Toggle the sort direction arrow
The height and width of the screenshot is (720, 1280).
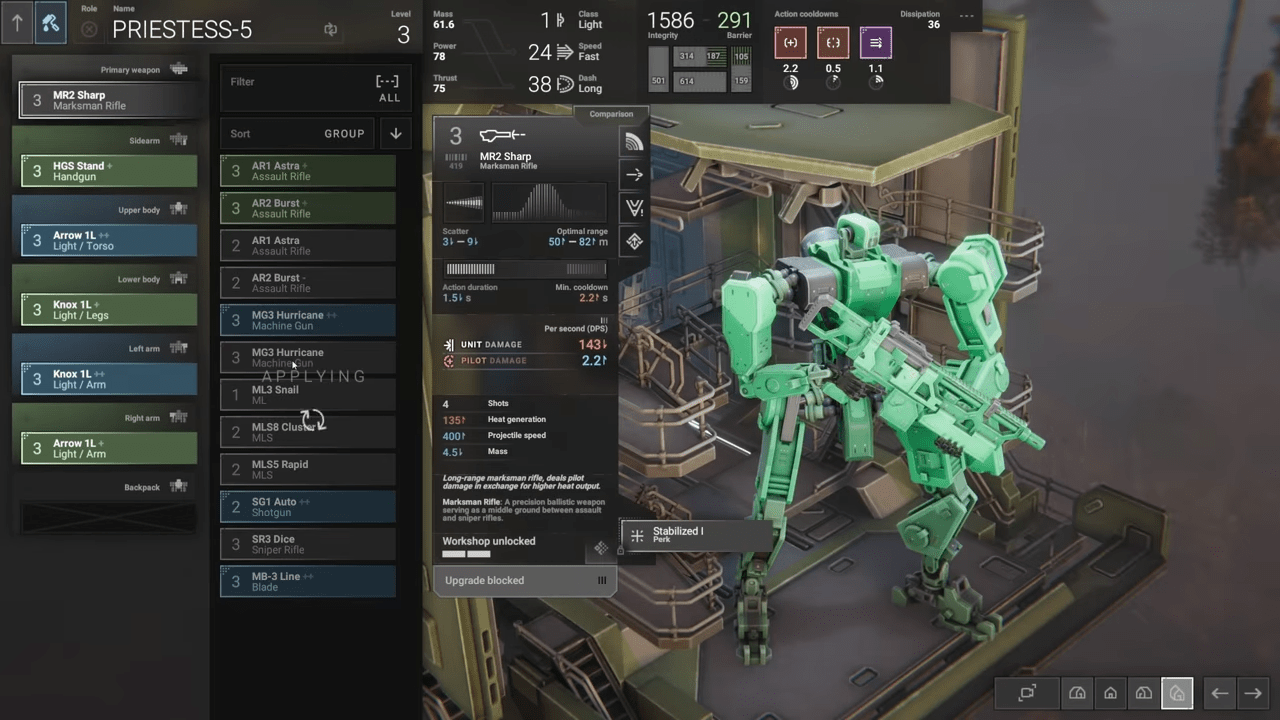coord(396,134)
